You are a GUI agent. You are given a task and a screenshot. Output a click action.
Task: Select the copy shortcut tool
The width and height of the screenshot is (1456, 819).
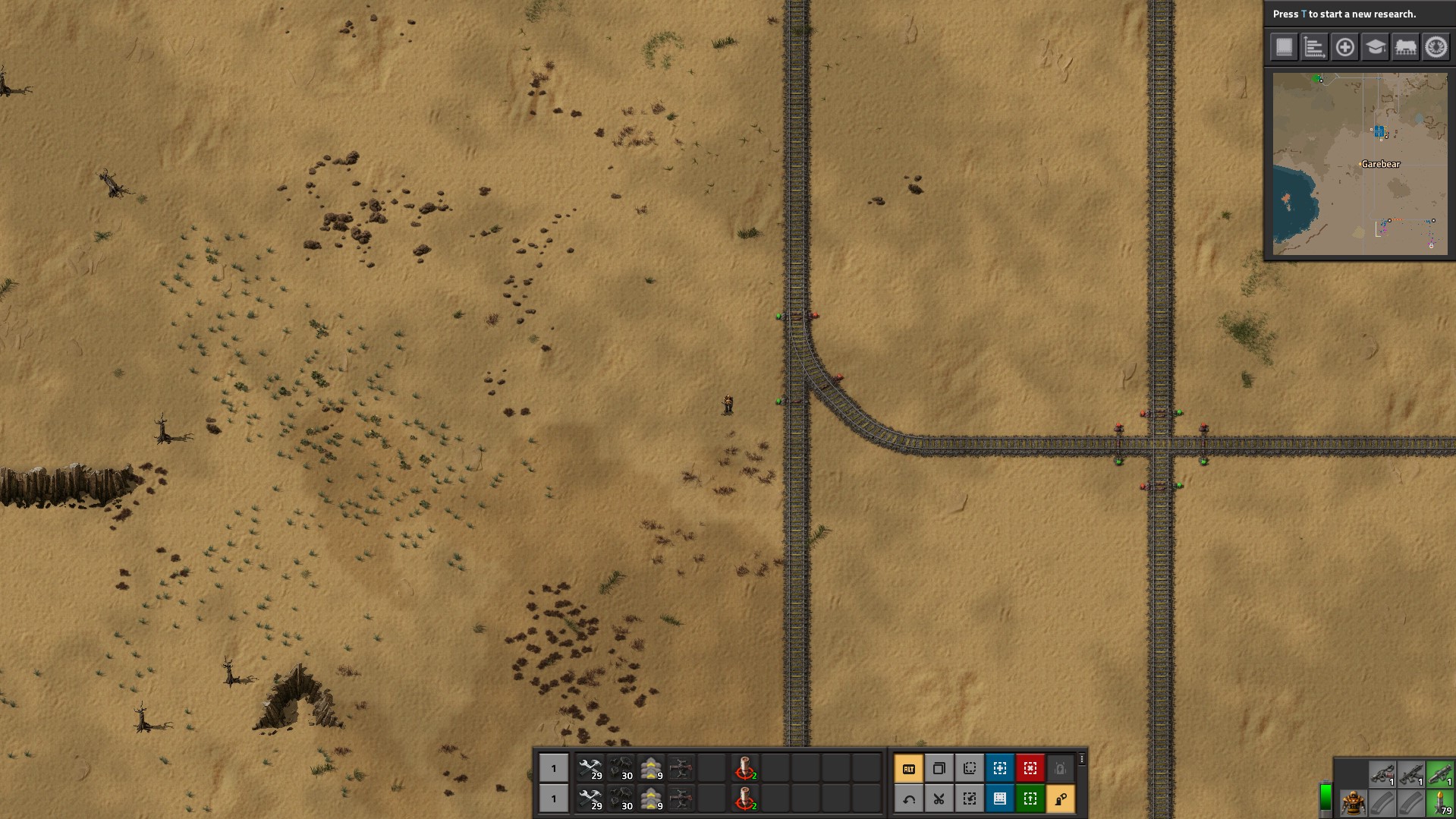click(x=939, y=768)
